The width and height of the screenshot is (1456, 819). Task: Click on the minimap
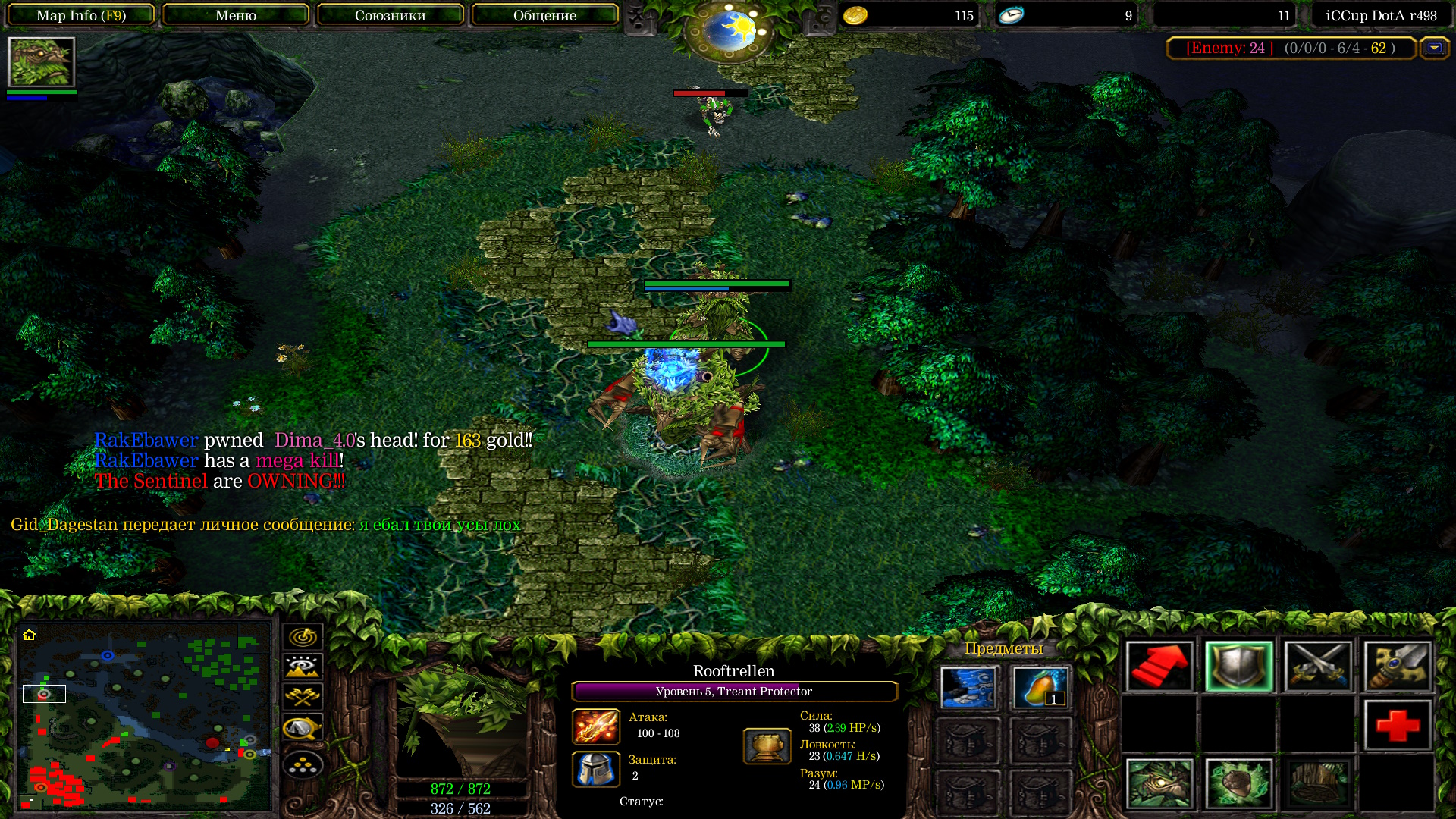(x=144, y=715)
